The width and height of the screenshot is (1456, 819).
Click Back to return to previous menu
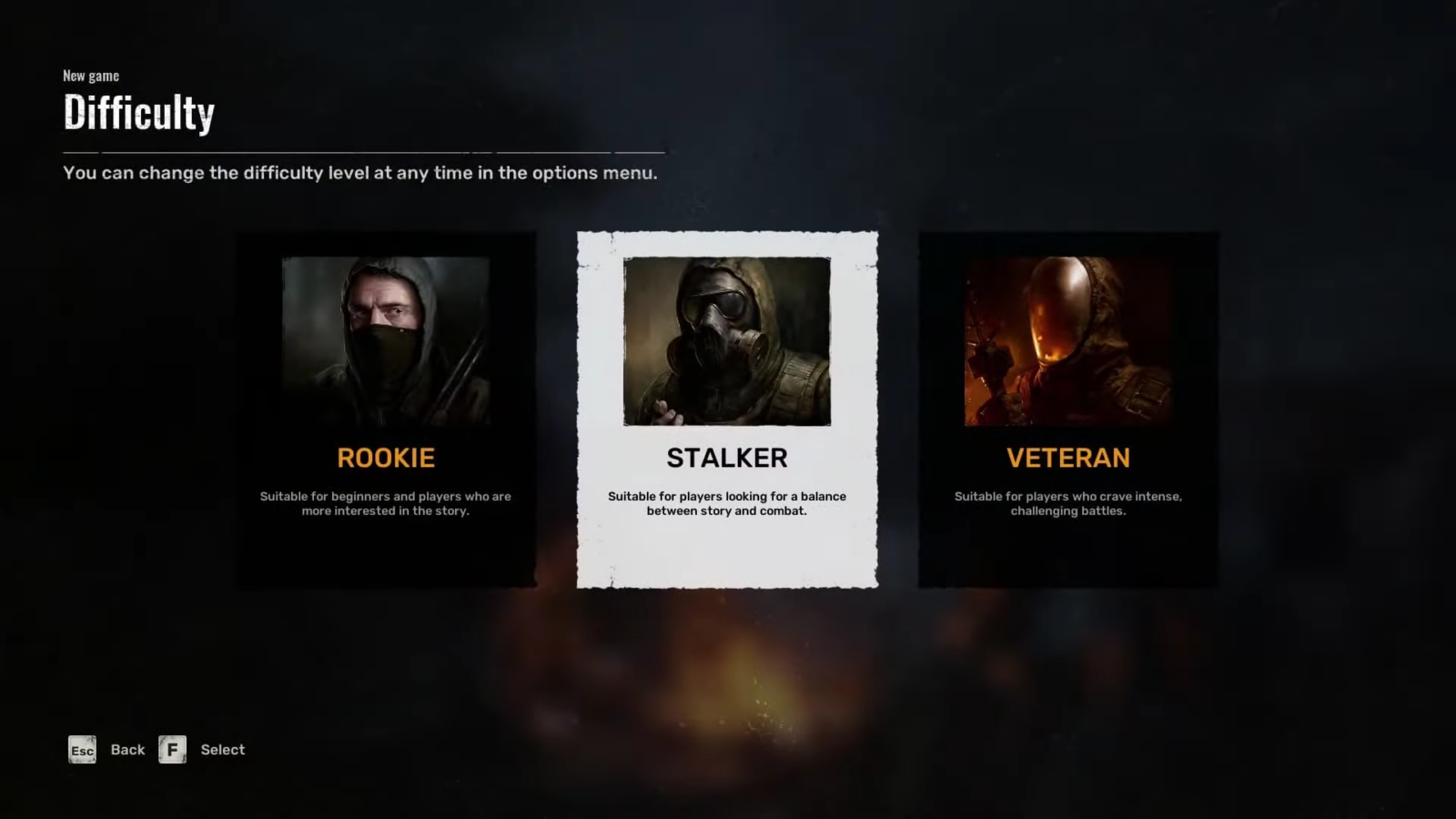pyautogui.click(x=127, y=750)
